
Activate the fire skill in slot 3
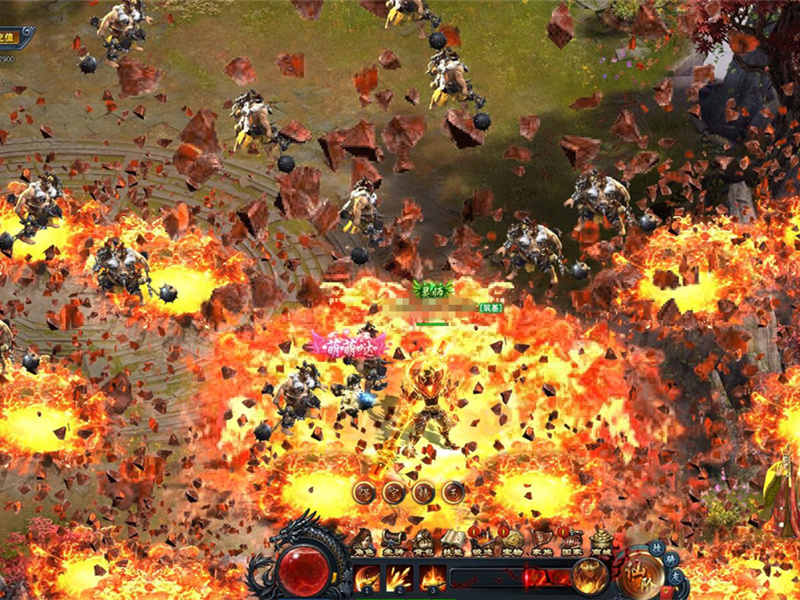(433, 578)
